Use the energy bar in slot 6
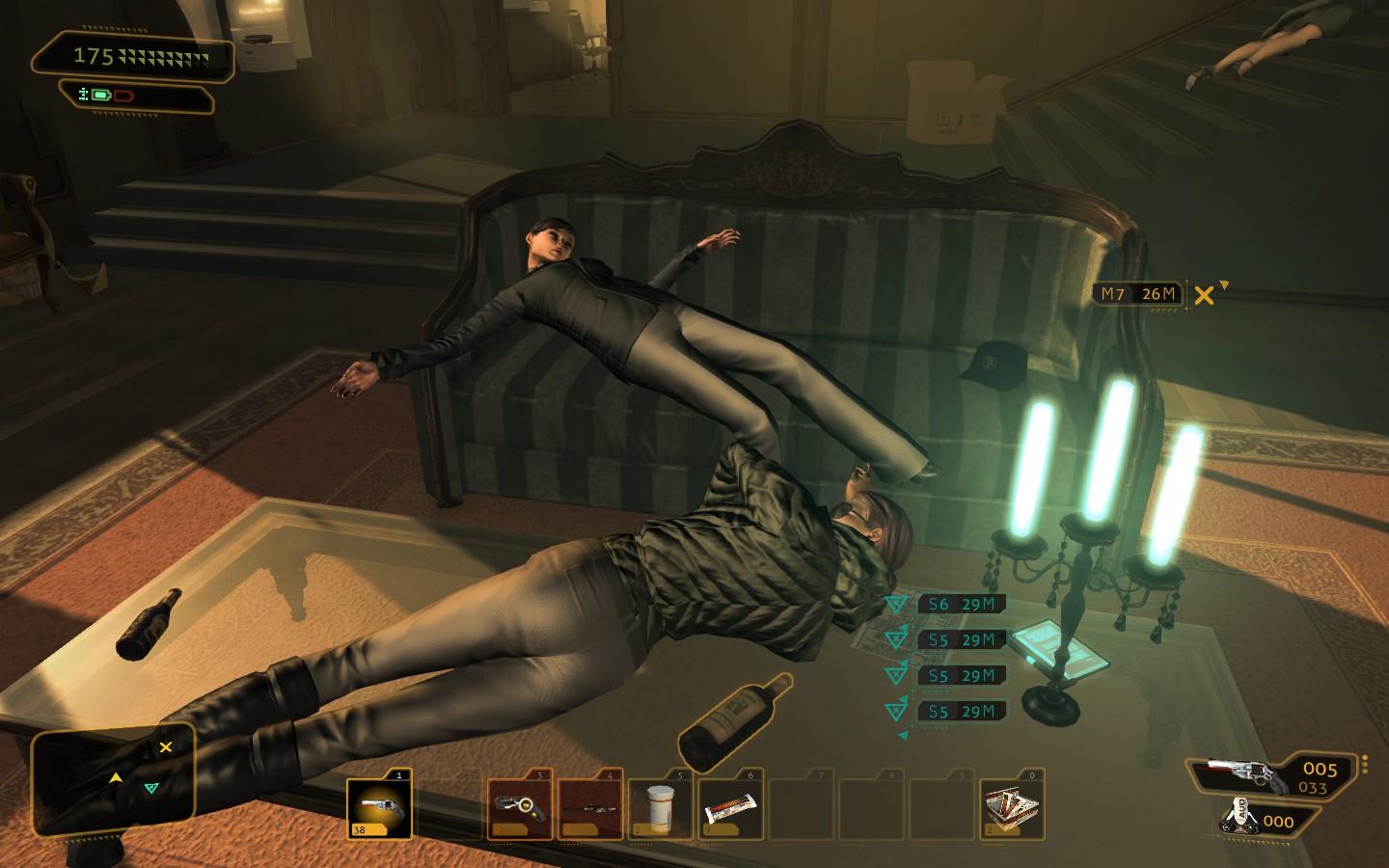The height and width of the screenshot is (868, 1389). point(731,808)
